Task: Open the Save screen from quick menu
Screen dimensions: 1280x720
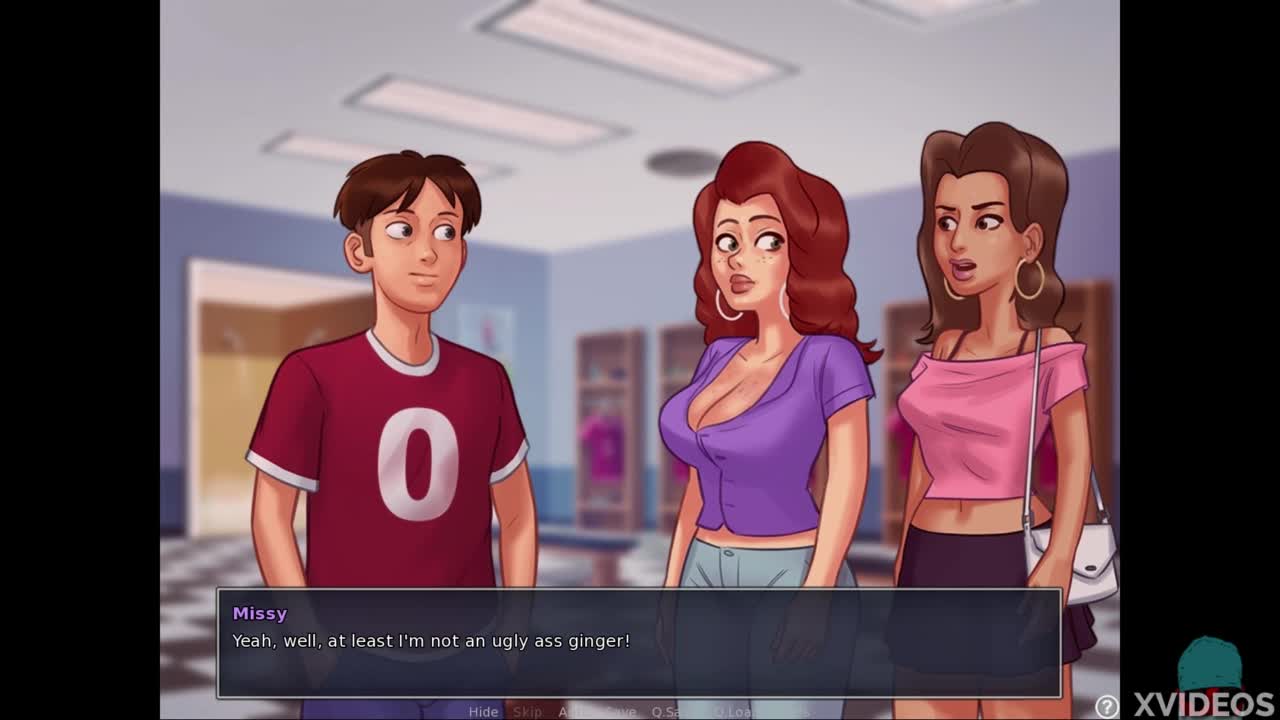Action: pos(620,712)
